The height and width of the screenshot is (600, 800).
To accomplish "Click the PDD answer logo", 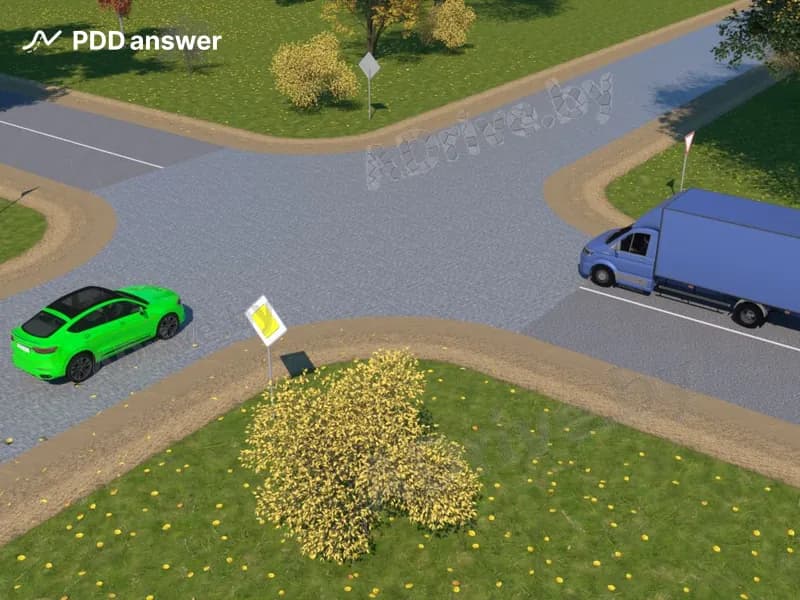I will tap(121, 41).
